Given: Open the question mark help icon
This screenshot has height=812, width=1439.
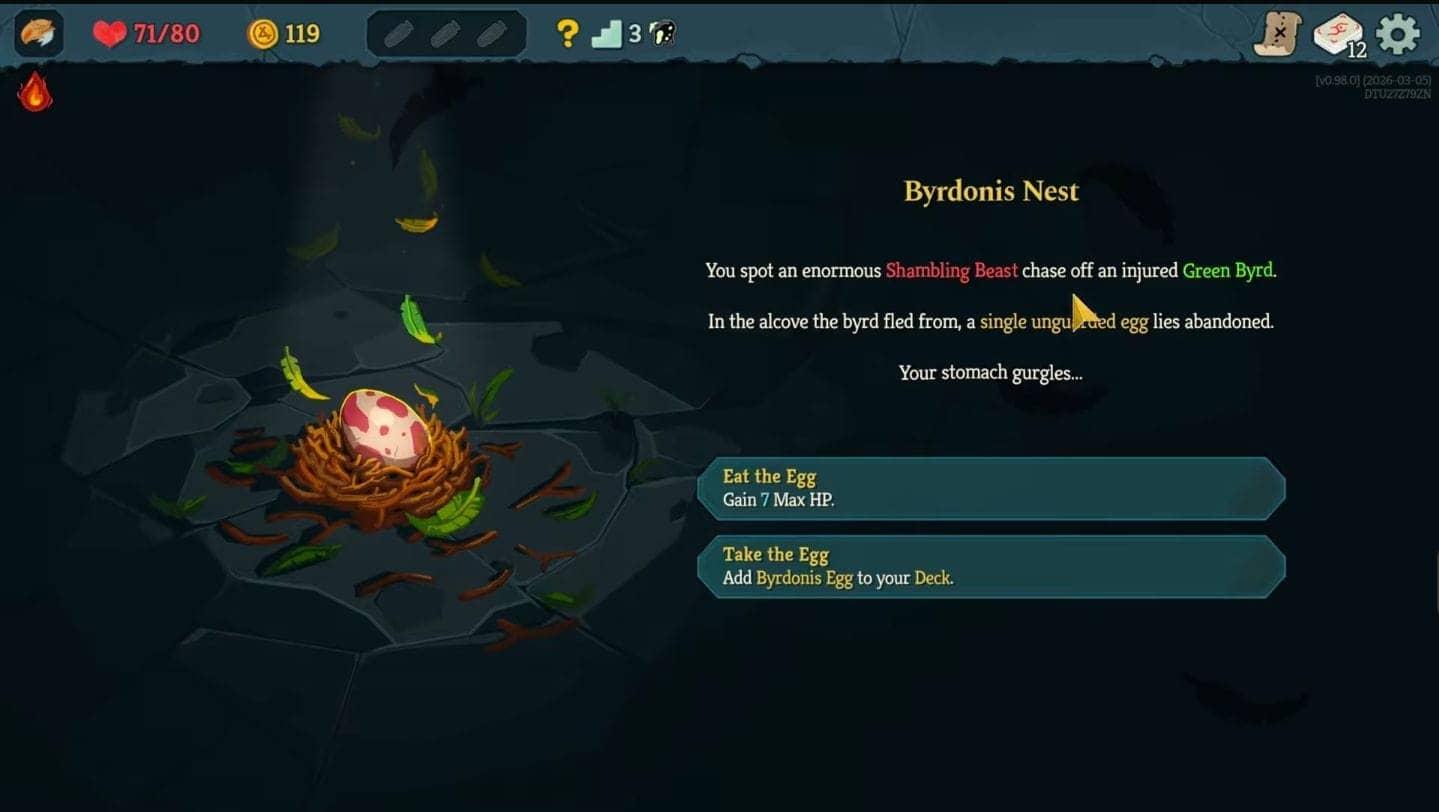Looking at the screenshot, I should [x=568, y=33].
